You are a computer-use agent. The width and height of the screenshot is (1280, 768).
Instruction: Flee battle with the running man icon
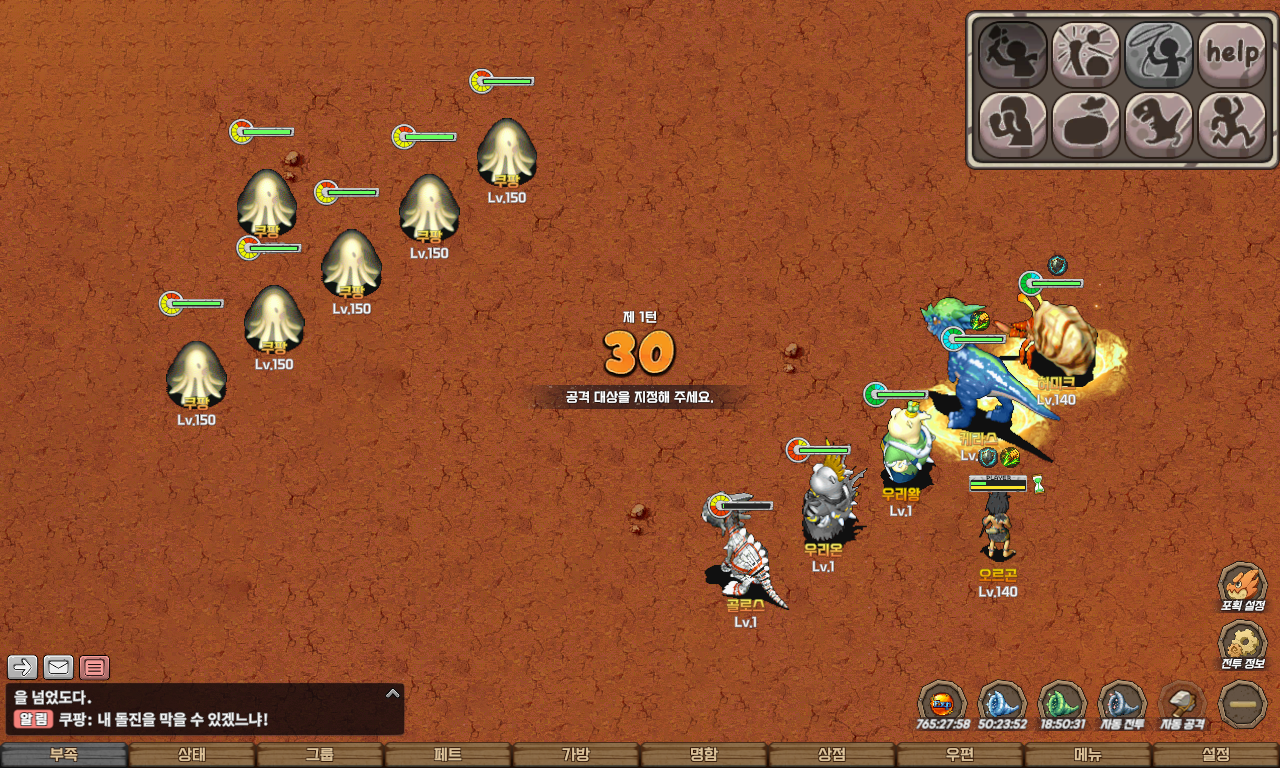click(x=1232, y=125)
